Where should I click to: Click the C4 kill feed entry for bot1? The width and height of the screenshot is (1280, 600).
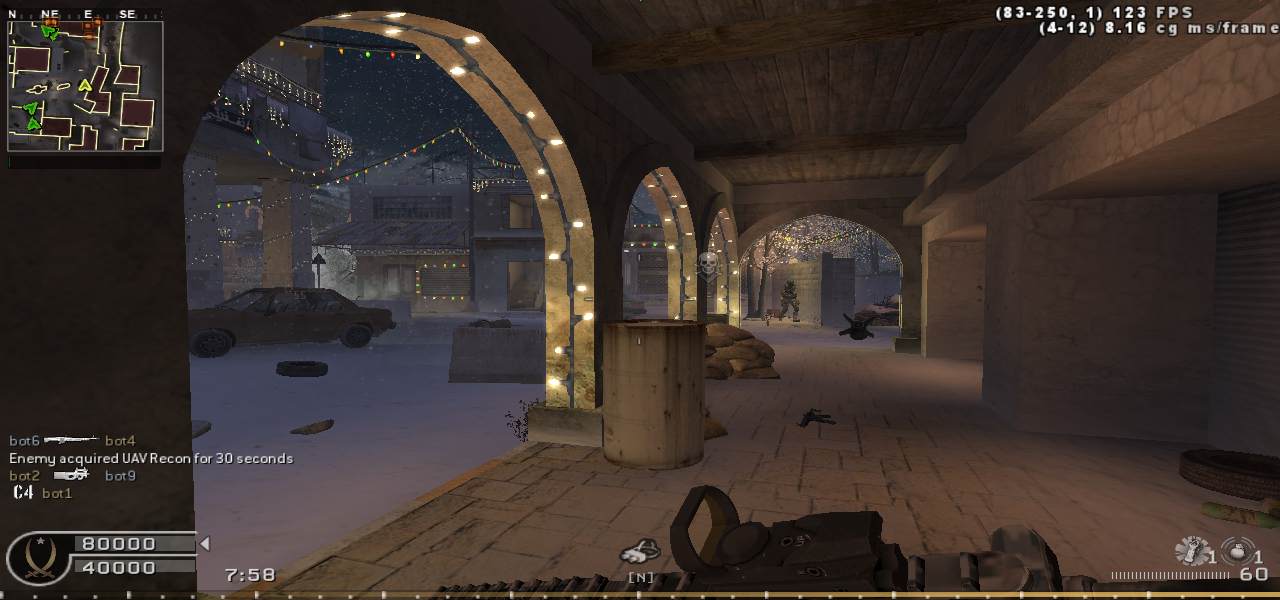tap(42, 493)
